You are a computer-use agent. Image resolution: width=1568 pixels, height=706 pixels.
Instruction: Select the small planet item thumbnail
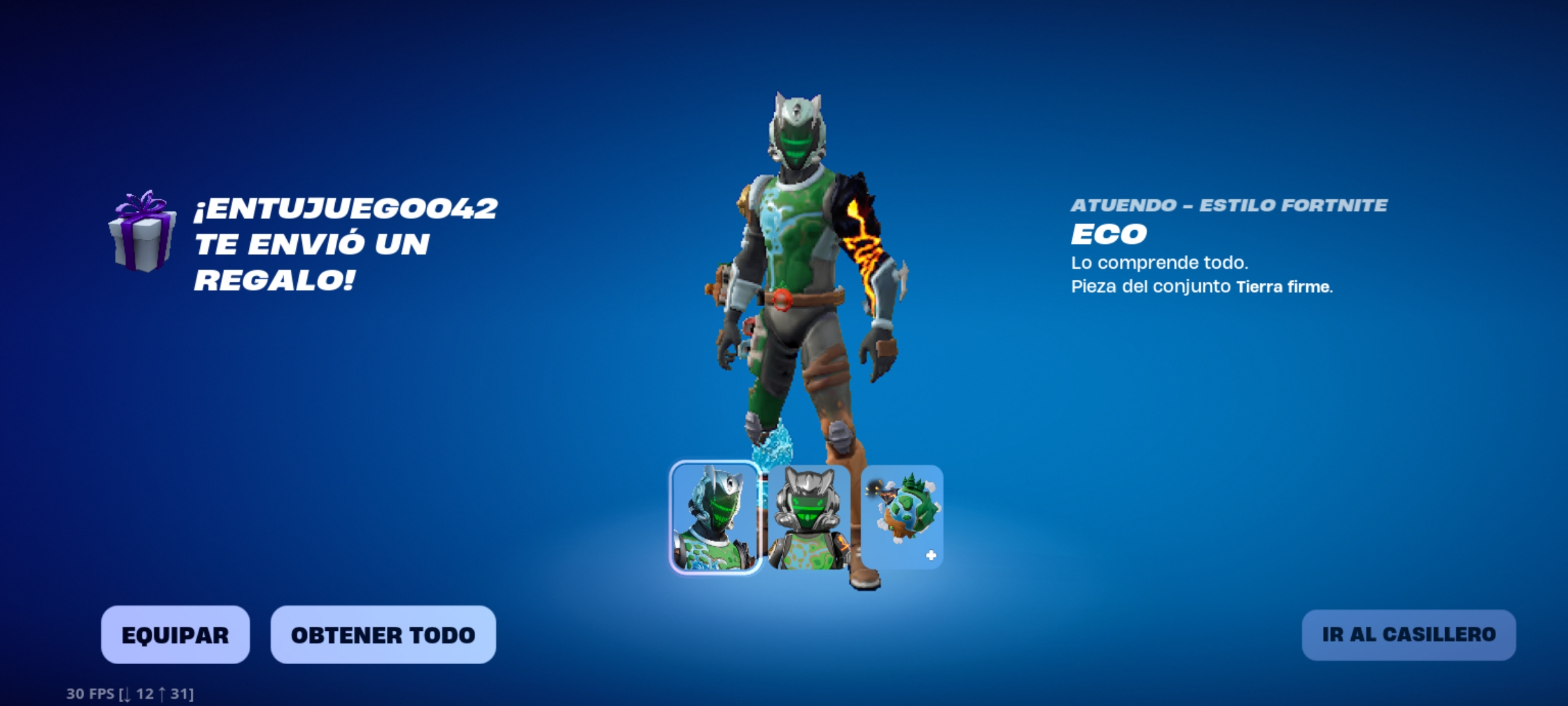click(x=902, y=517)
